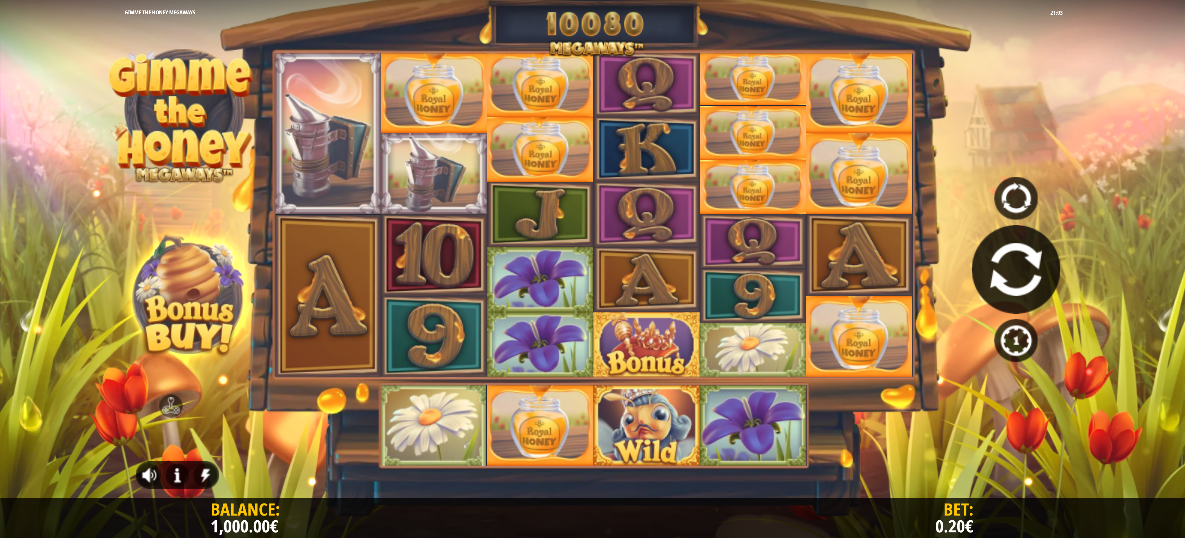The width and height of the screenshot is (1185, 538).
Task: Toggle the lightning bolt turbo mode
Action: [204, 475]
